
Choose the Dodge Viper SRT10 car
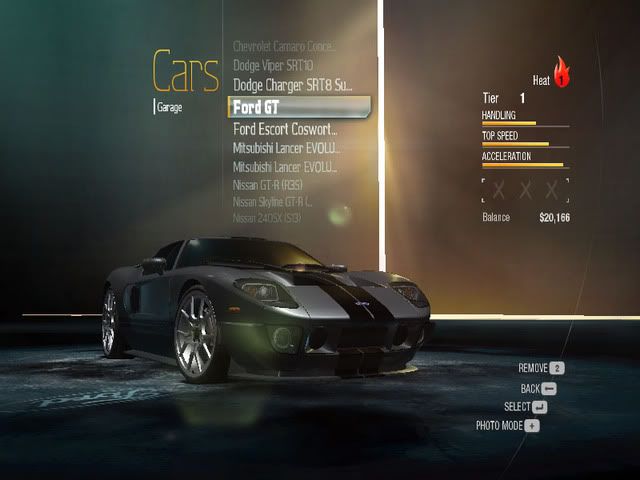tap(273, 65)
